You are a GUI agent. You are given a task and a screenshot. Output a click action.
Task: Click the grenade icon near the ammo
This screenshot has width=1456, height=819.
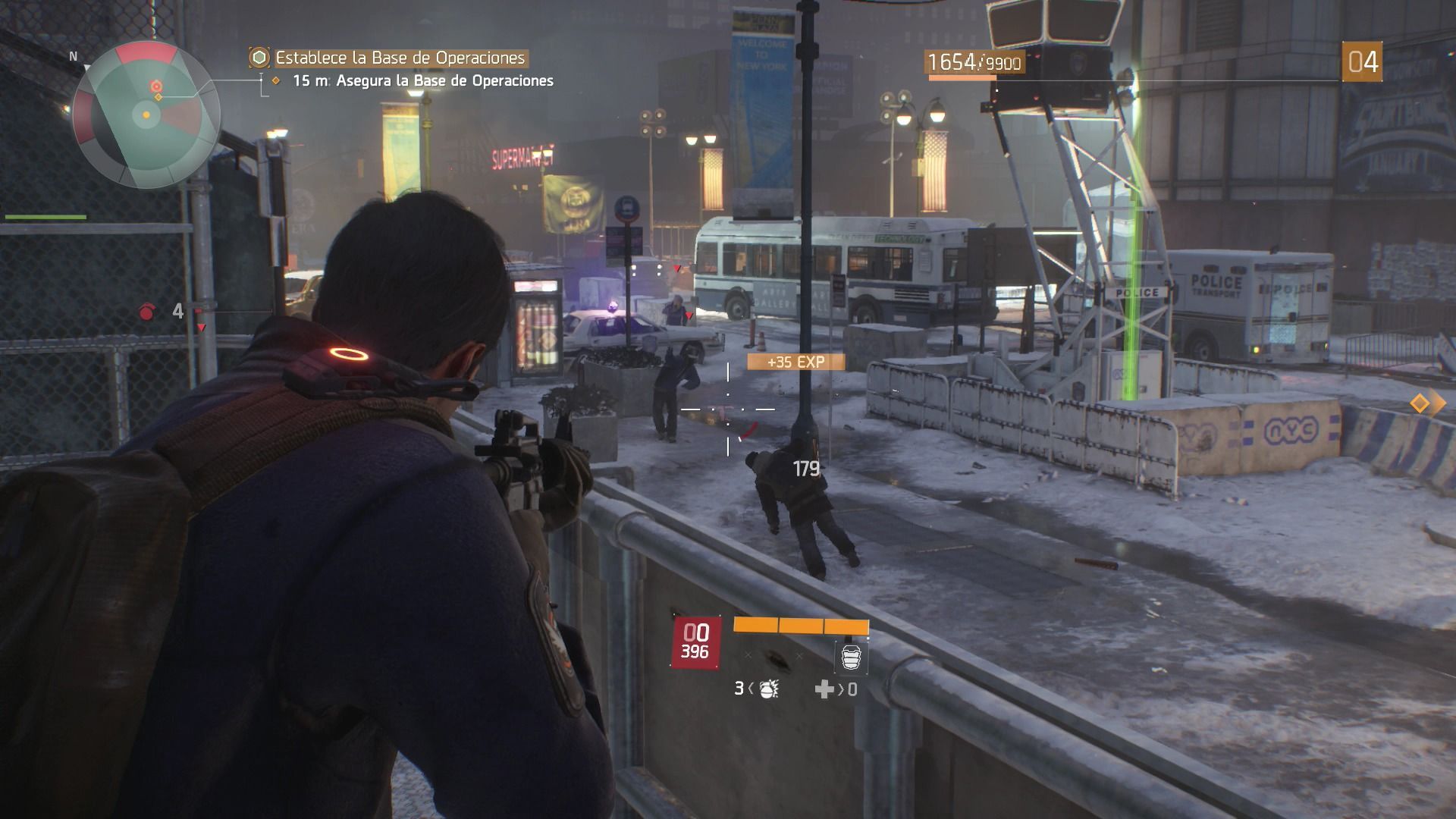coord(768,689)
